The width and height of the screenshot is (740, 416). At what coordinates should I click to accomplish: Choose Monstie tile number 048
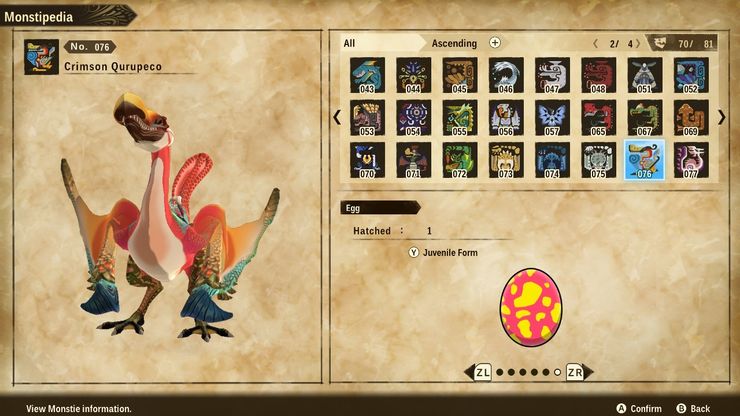(x=598, y=74)
